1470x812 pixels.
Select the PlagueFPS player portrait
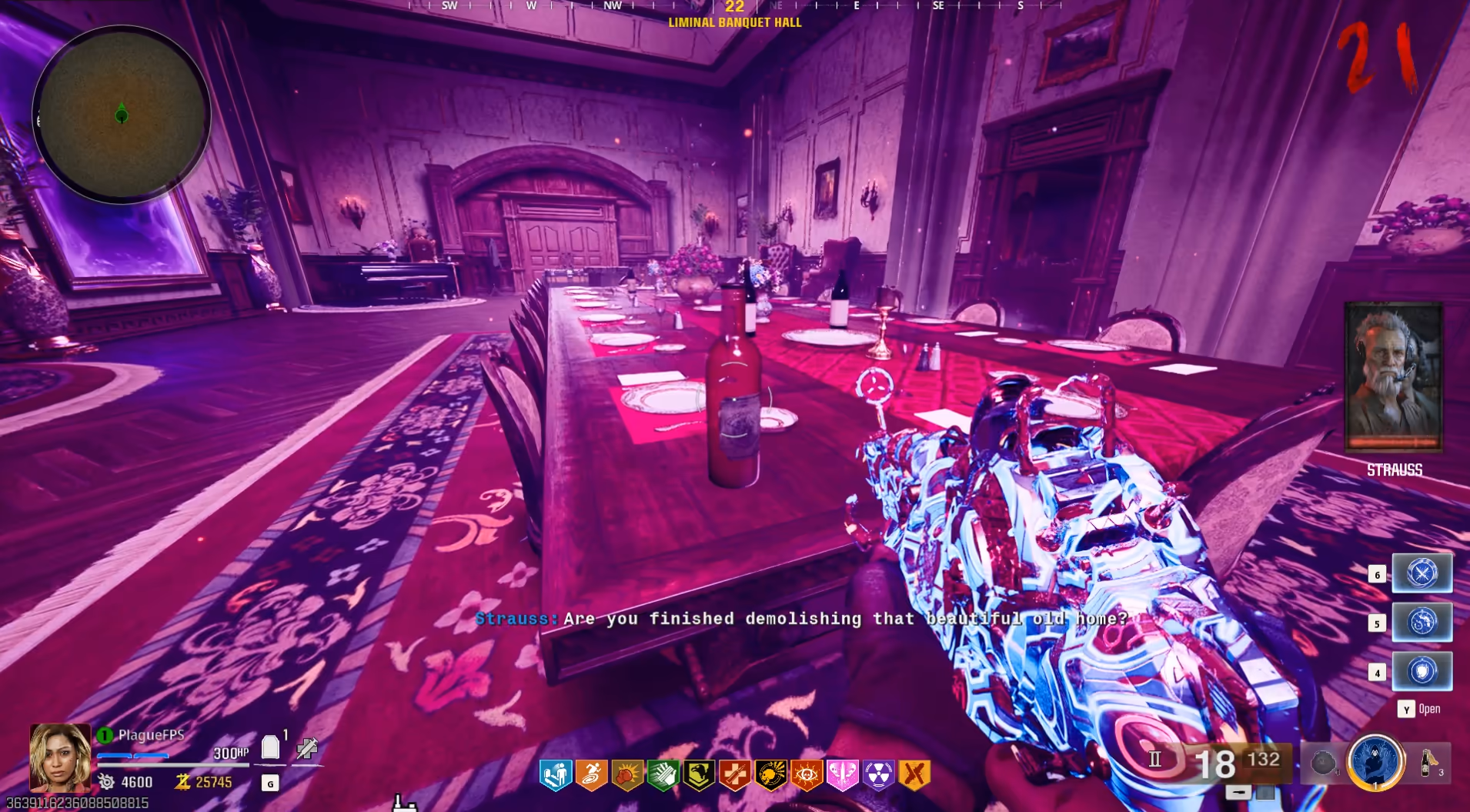tap(59, 757)
